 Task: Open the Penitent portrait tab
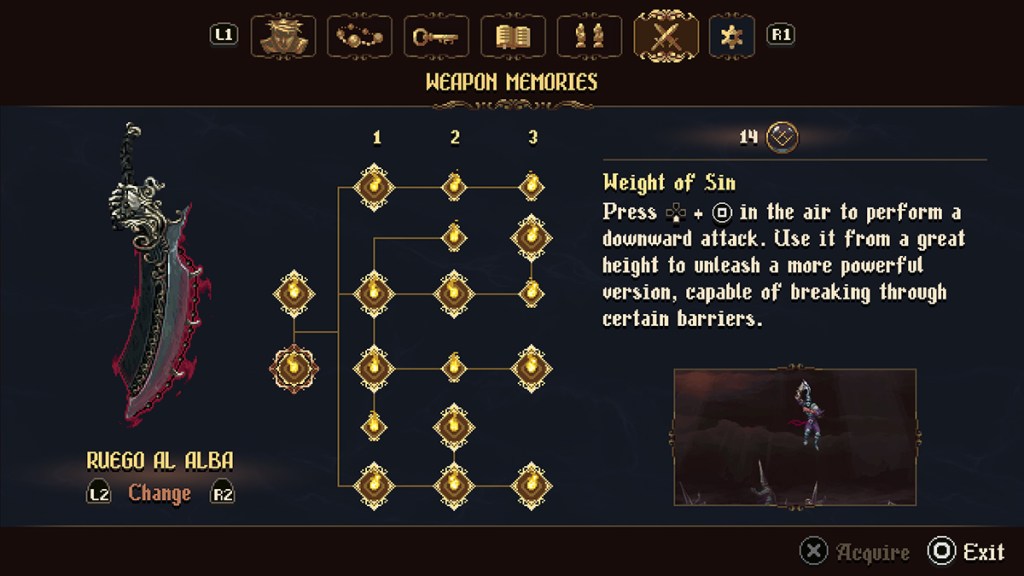pyautogui.click(x=281, y=36)
